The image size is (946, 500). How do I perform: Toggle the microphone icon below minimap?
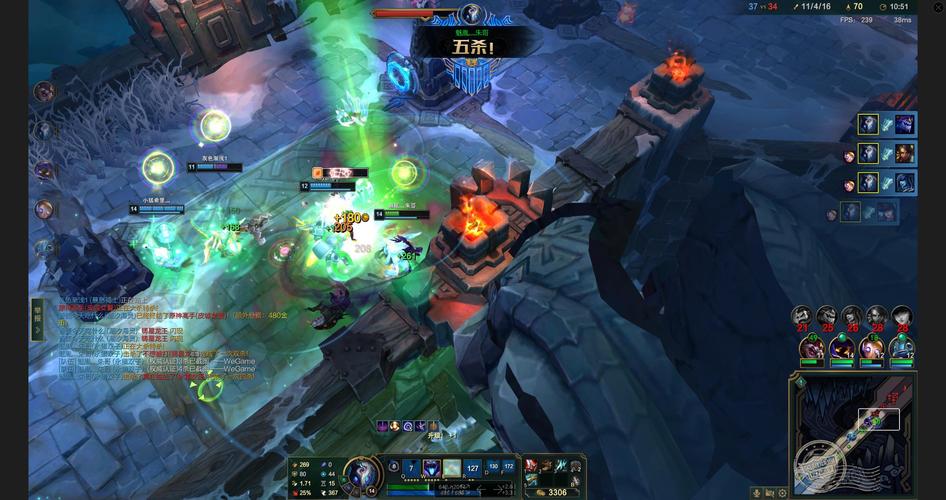[x=756, y=492]
